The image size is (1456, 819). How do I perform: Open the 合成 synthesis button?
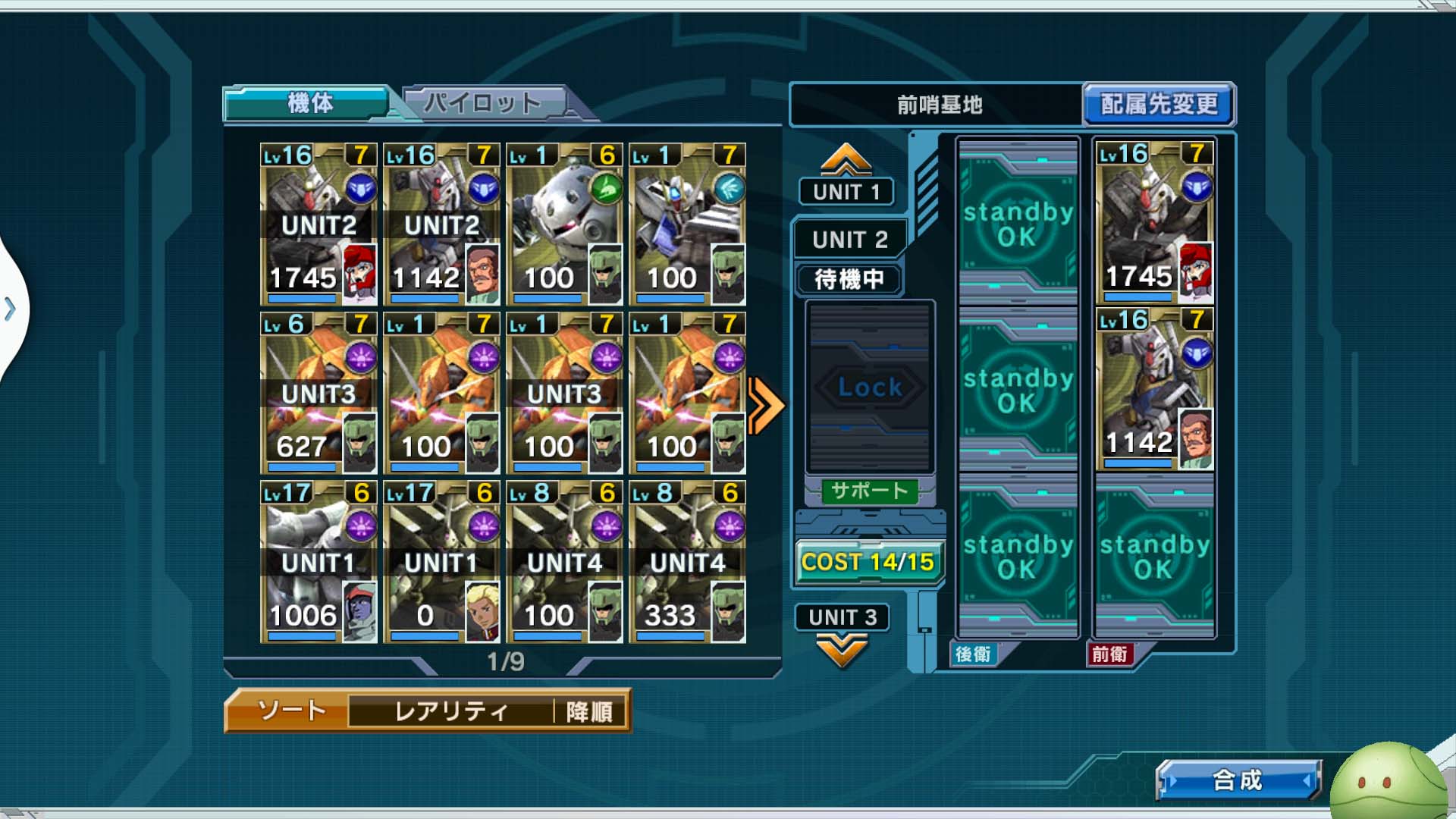click(1237, 780)
